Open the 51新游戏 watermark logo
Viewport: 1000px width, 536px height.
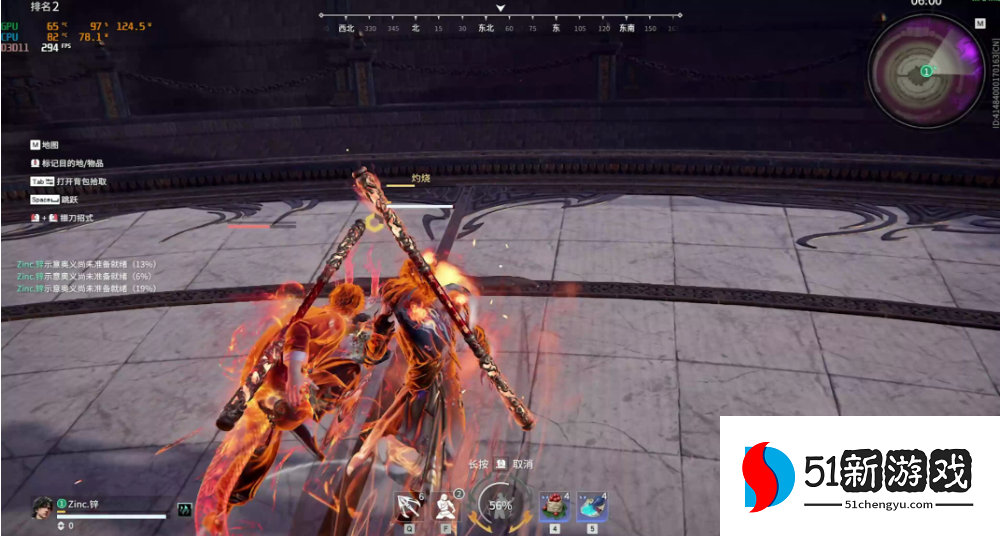pyautogui.click(x=858, y=474)
